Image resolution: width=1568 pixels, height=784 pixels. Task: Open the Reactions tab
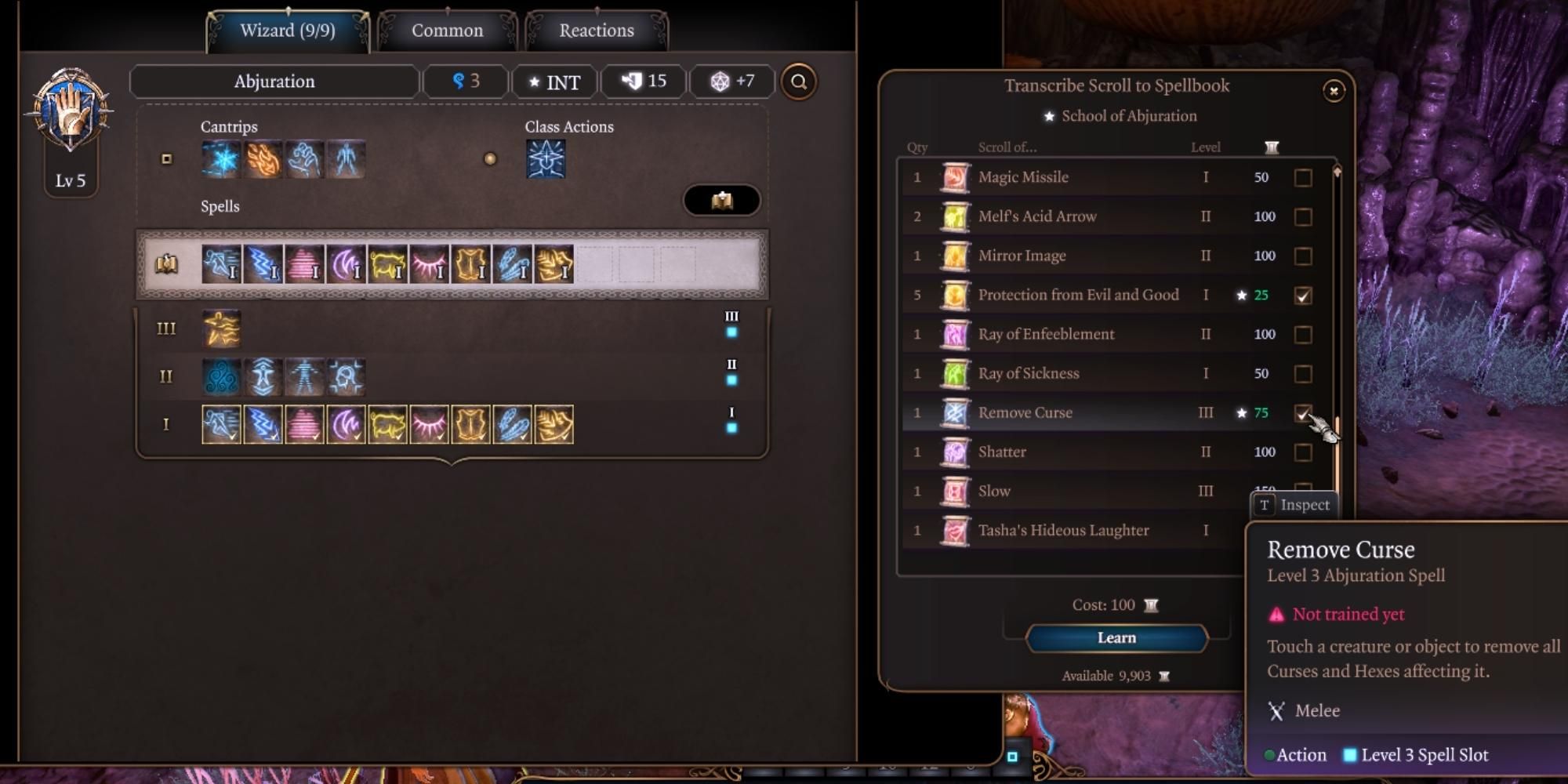click(596, 30)
